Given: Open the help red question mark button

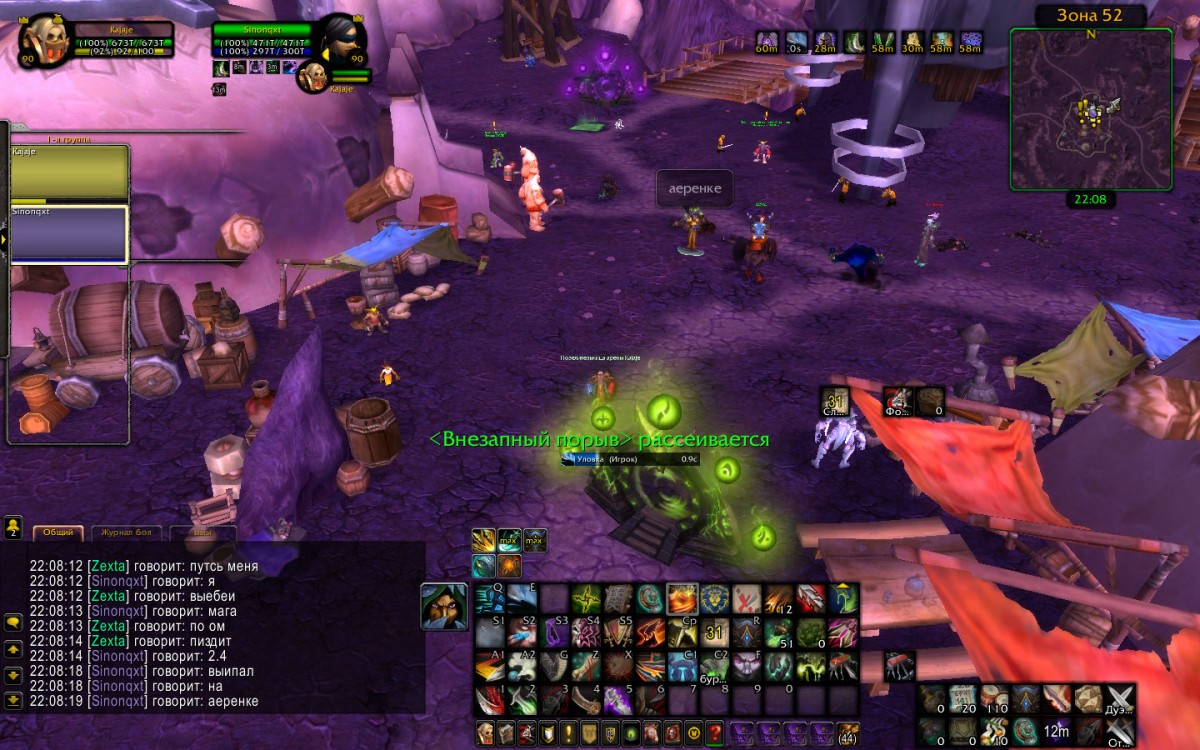Looking at the screenshot, I should (714, 732).
